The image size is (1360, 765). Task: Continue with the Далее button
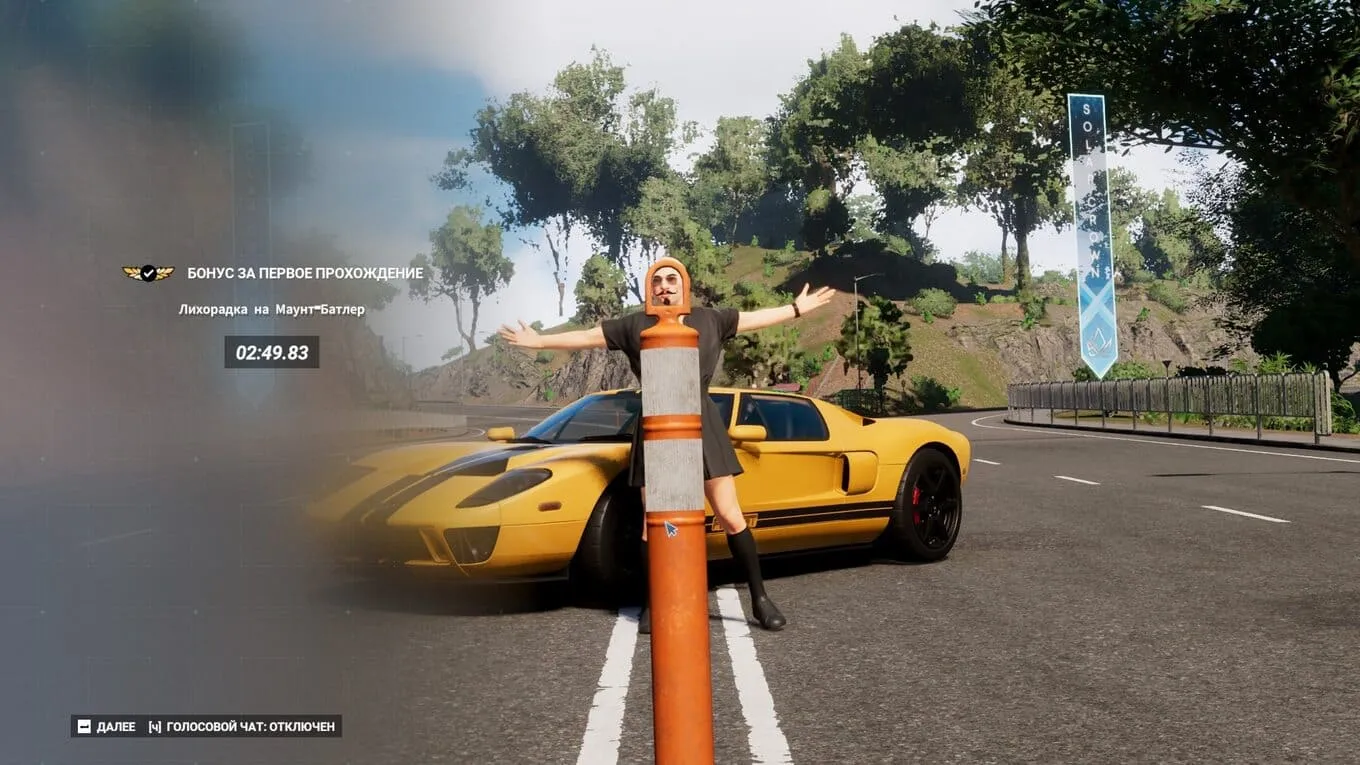107,726
